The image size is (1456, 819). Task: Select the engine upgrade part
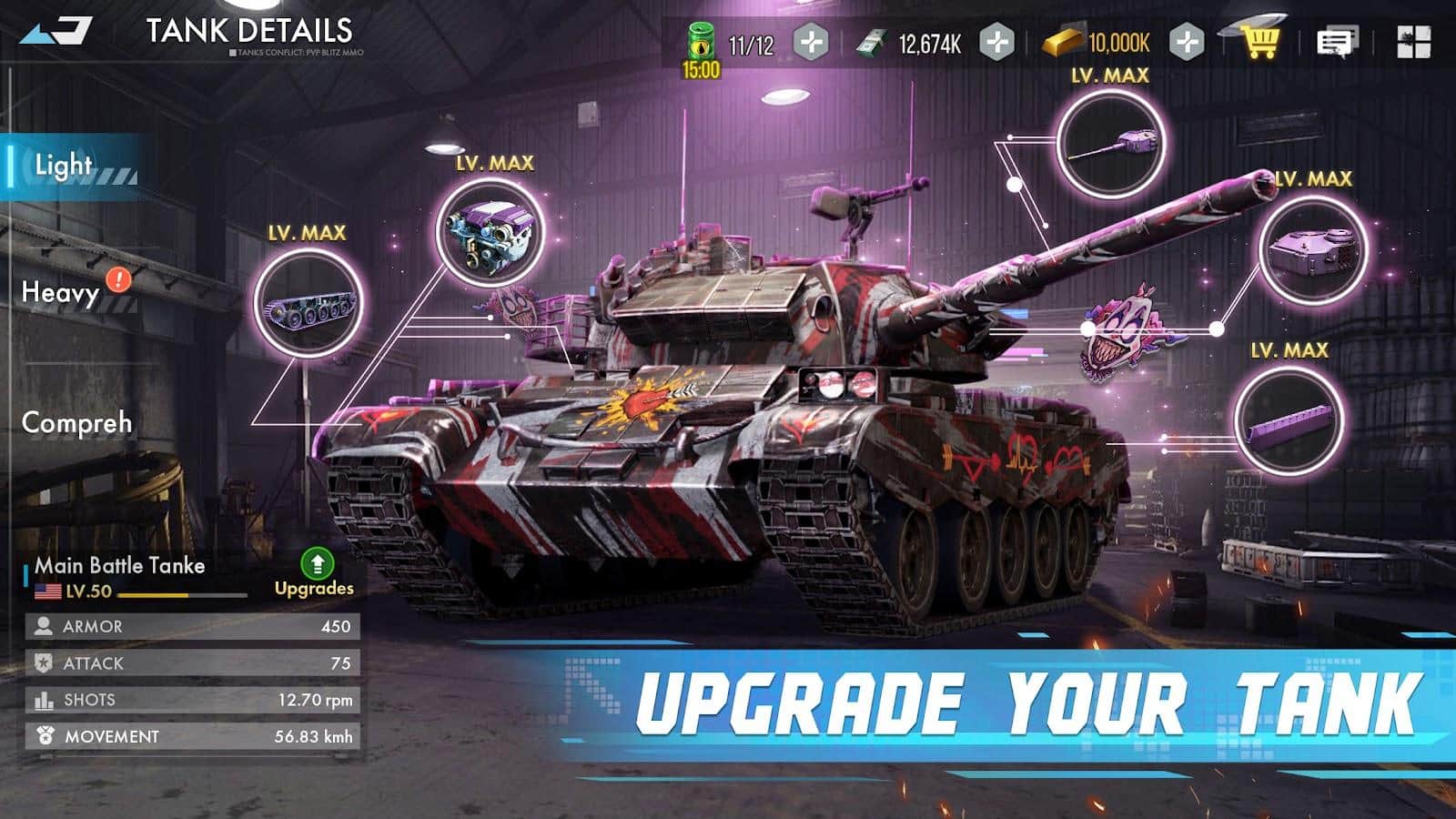[490, 233]
